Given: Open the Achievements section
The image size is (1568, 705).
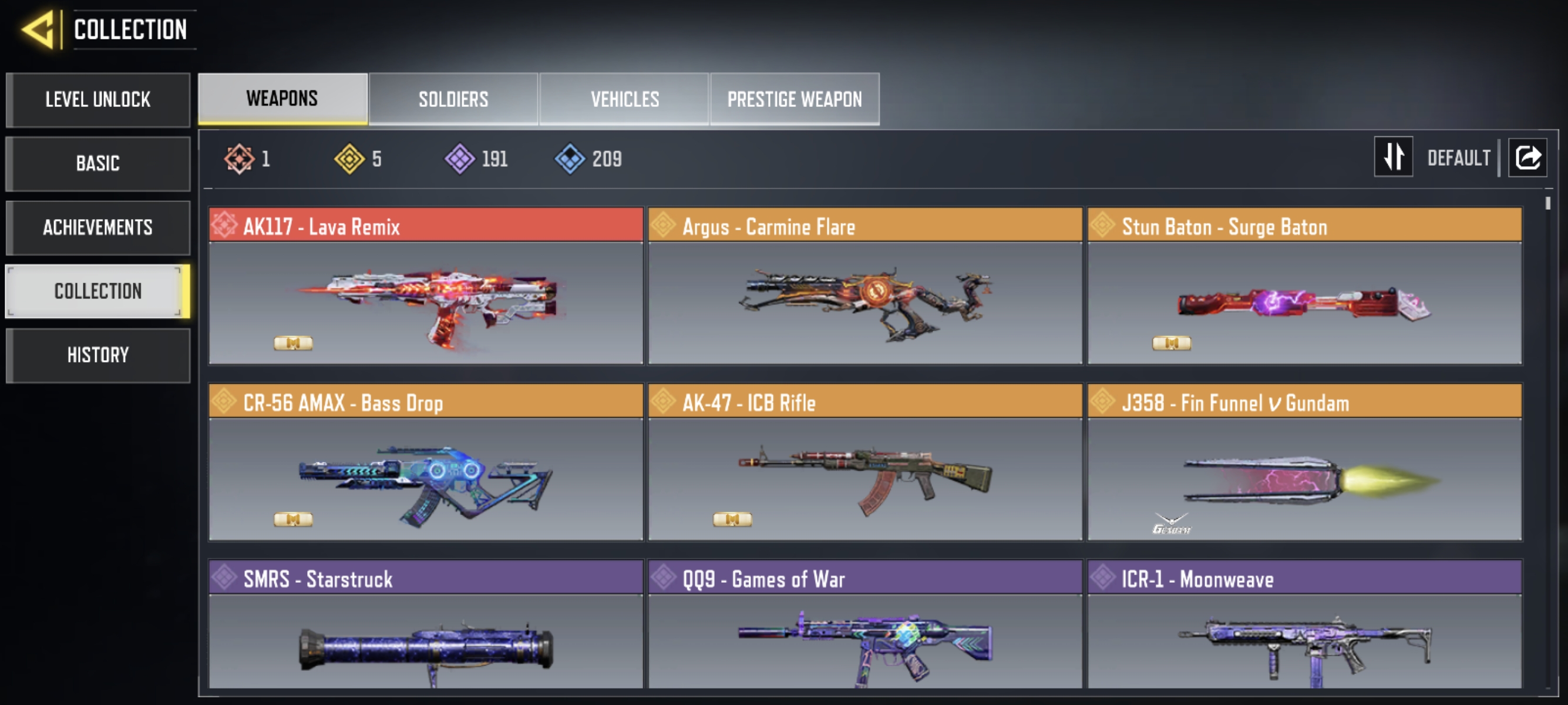Looking at the screenshot, I should click(98, 228).
